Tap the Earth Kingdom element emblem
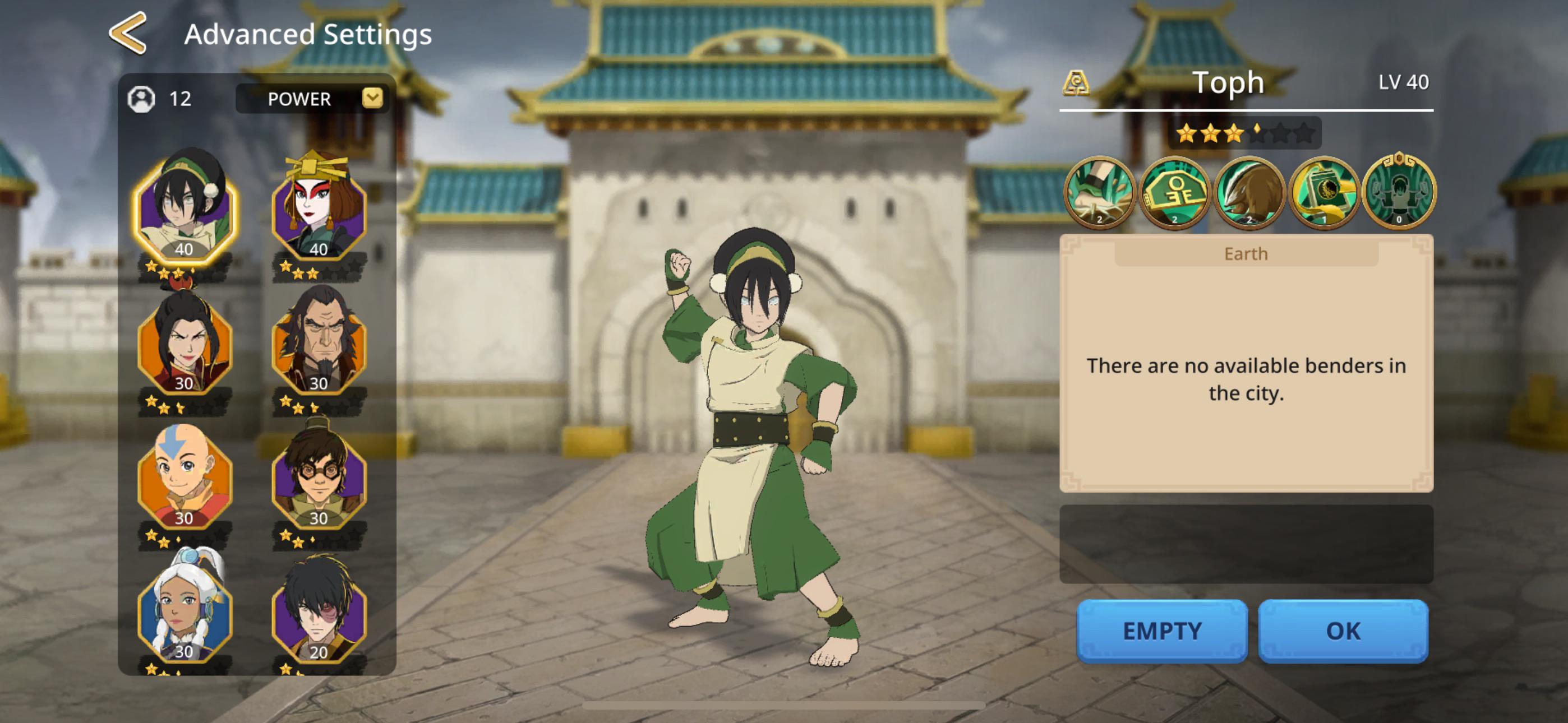1568x723 pixels. pyautogui.click(x=1076, y=83)
